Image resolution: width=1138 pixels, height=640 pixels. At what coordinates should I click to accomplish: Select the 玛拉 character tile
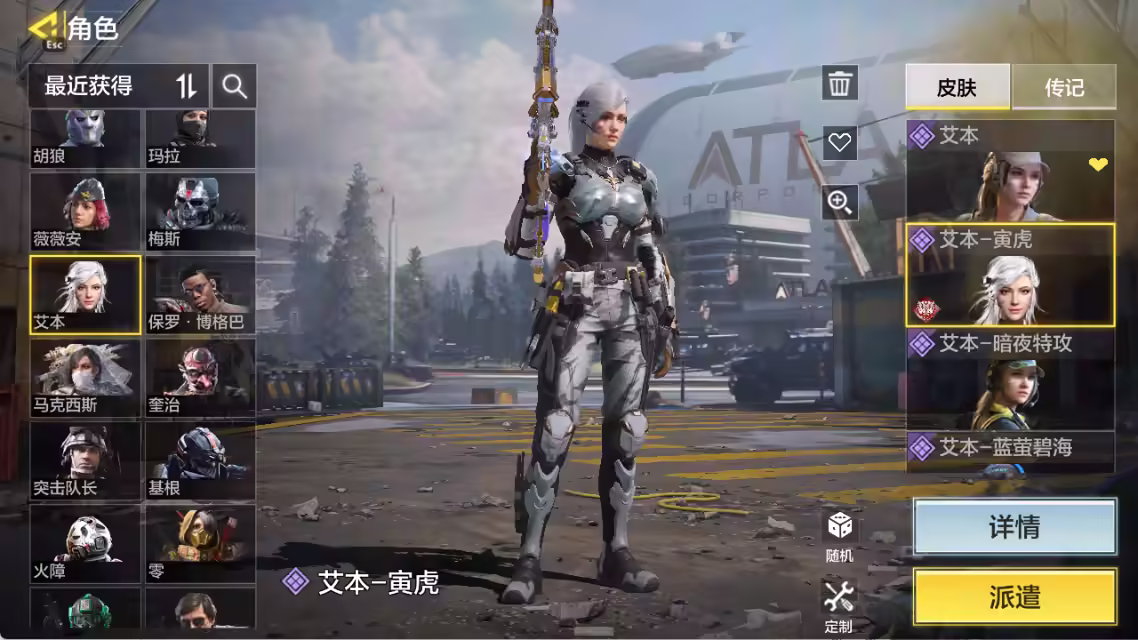click(200, 138)
